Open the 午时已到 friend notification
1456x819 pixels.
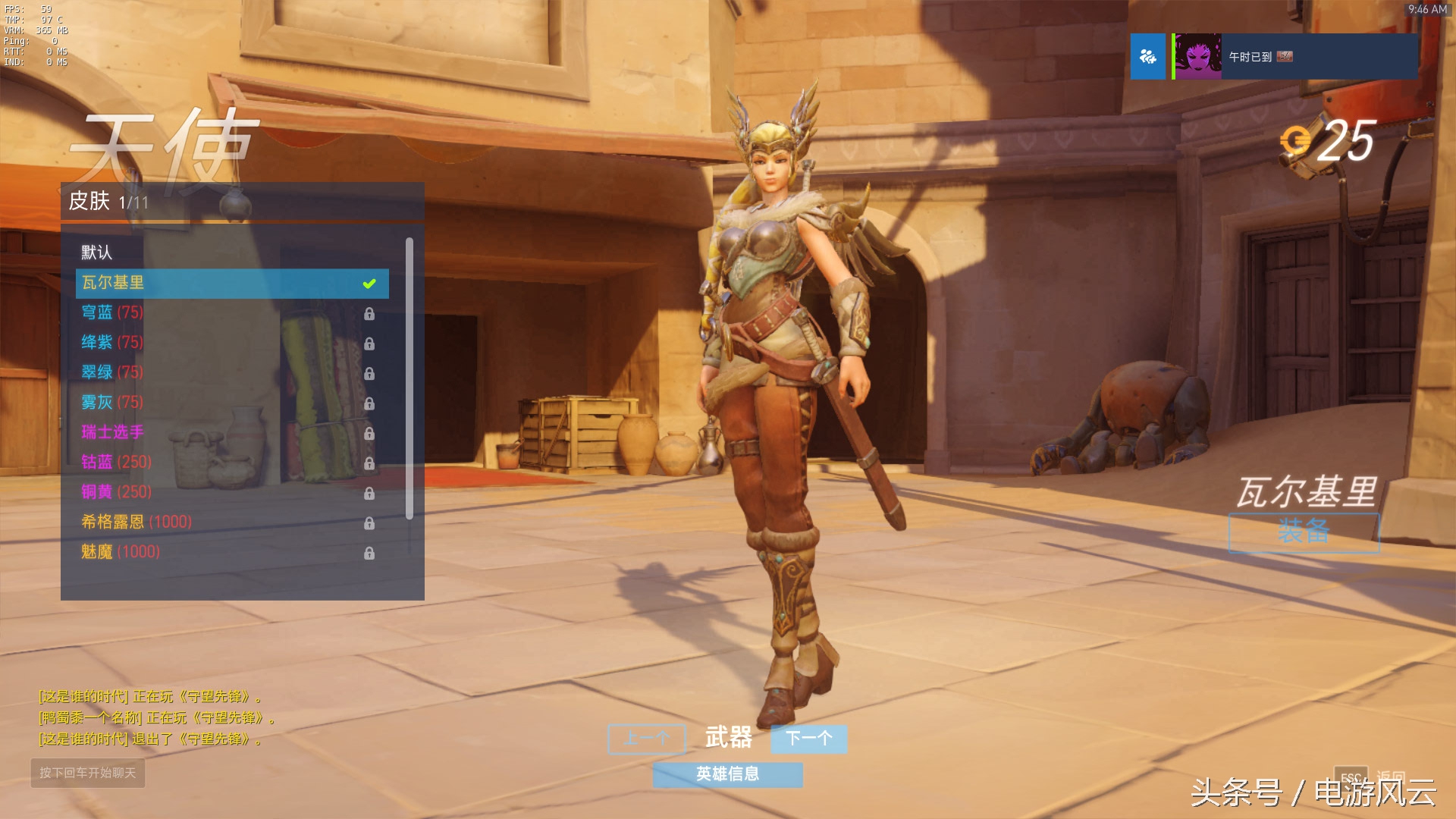coord(1294,57)
